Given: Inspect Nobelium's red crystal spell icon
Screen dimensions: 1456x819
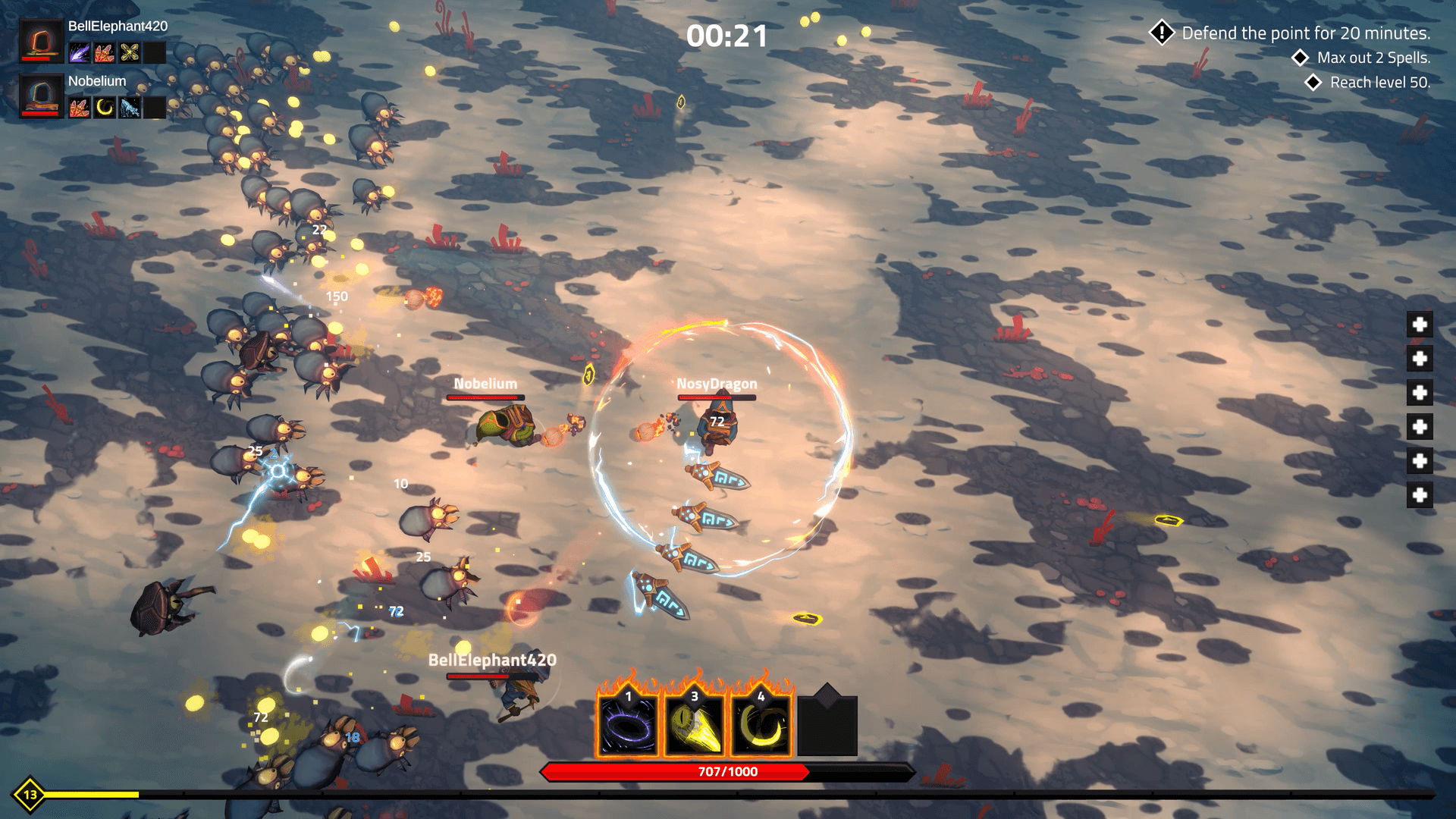Looking at the screenshot, I should (x=80, y=108).
